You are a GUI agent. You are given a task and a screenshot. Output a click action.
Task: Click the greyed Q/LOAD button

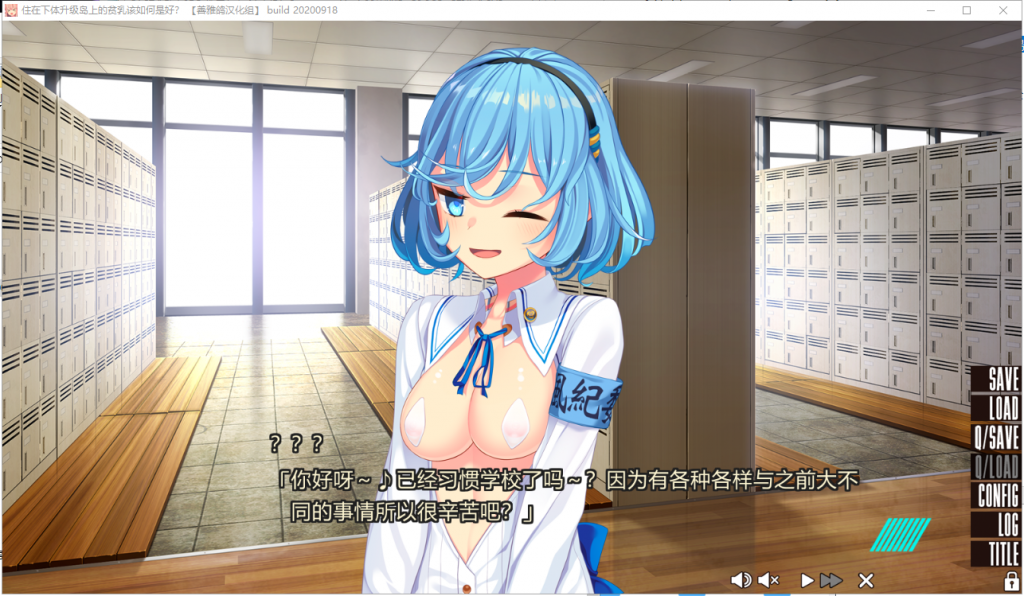coord(996,466)
